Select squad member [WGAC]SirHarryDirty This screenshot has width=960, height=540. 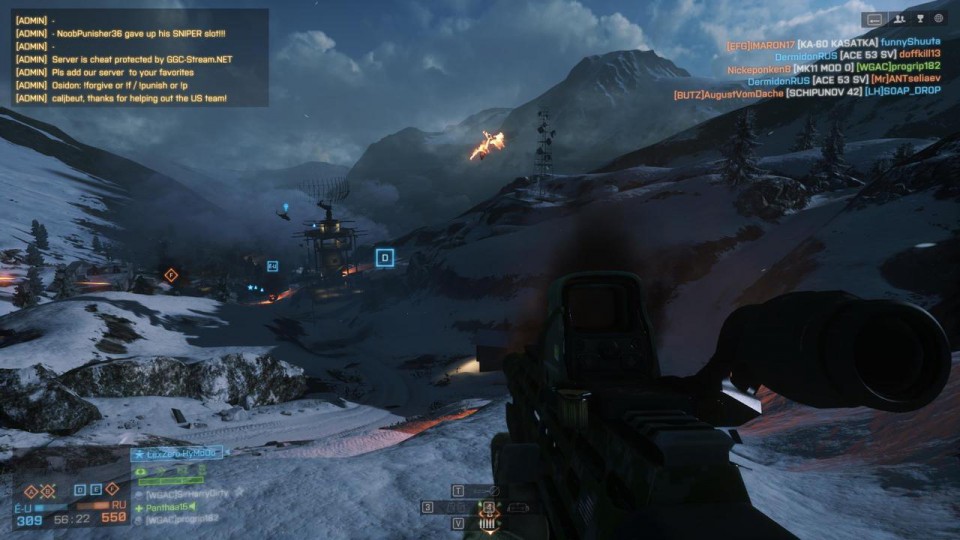(x=188, y=493)
